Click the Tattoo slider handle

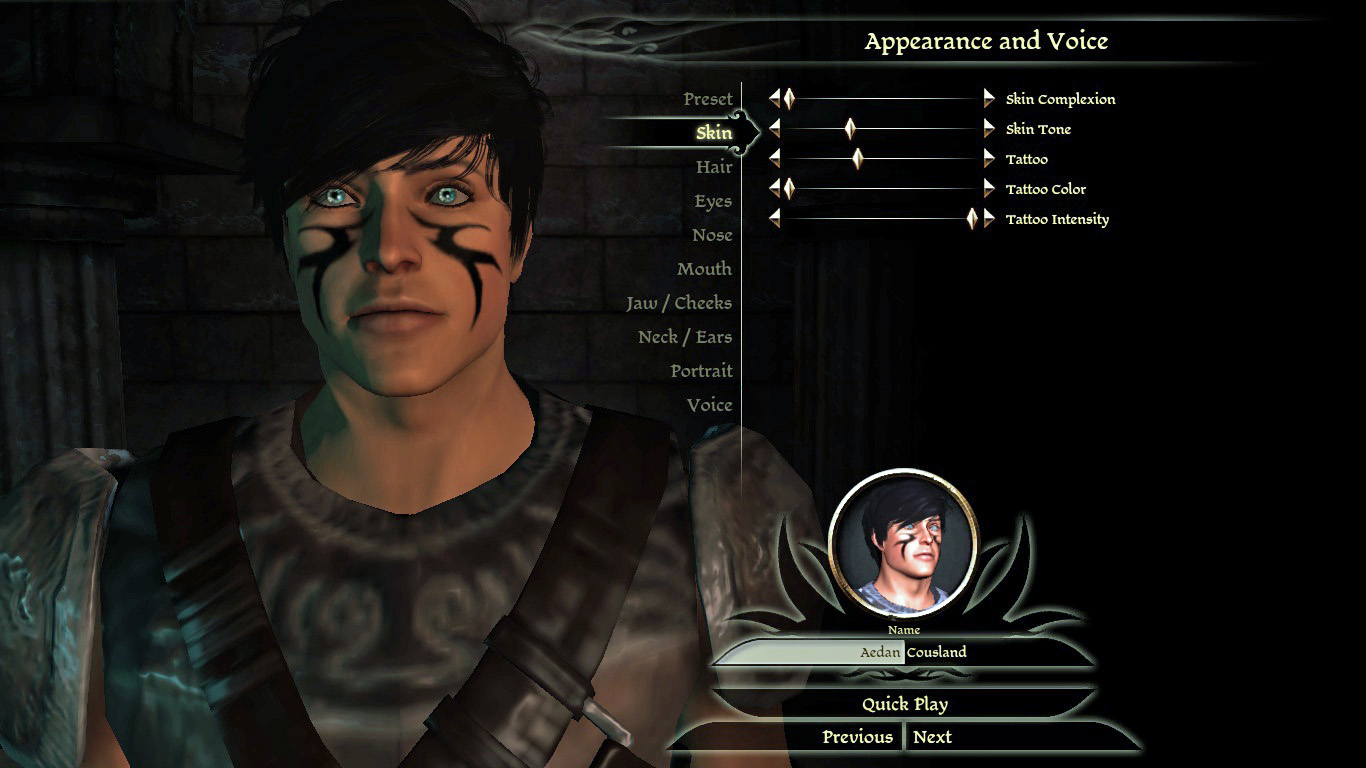[857, 158]
